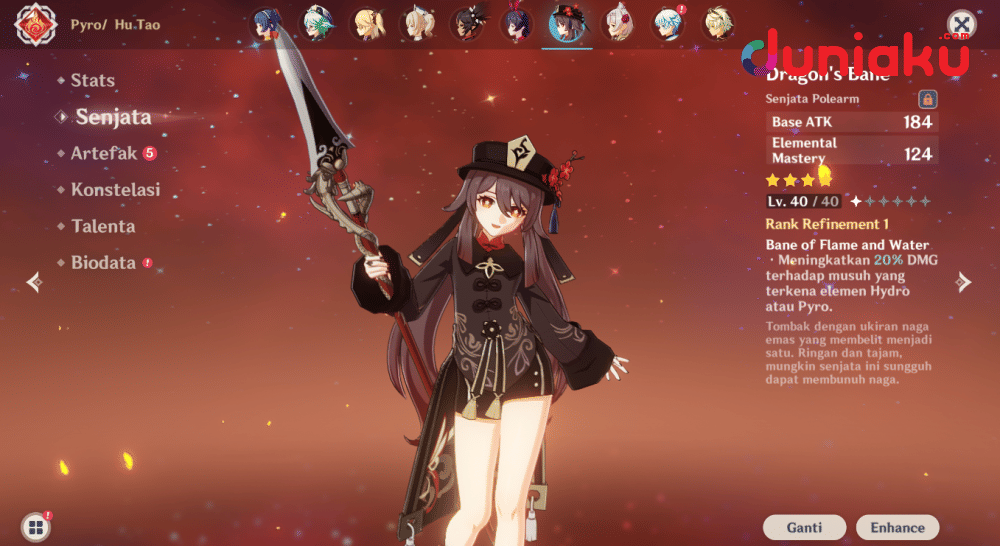The height and width of the screenshot is (546, 1000).
Task: Select the blue-haired Xiangling portrait
Action: click(269, 24)
